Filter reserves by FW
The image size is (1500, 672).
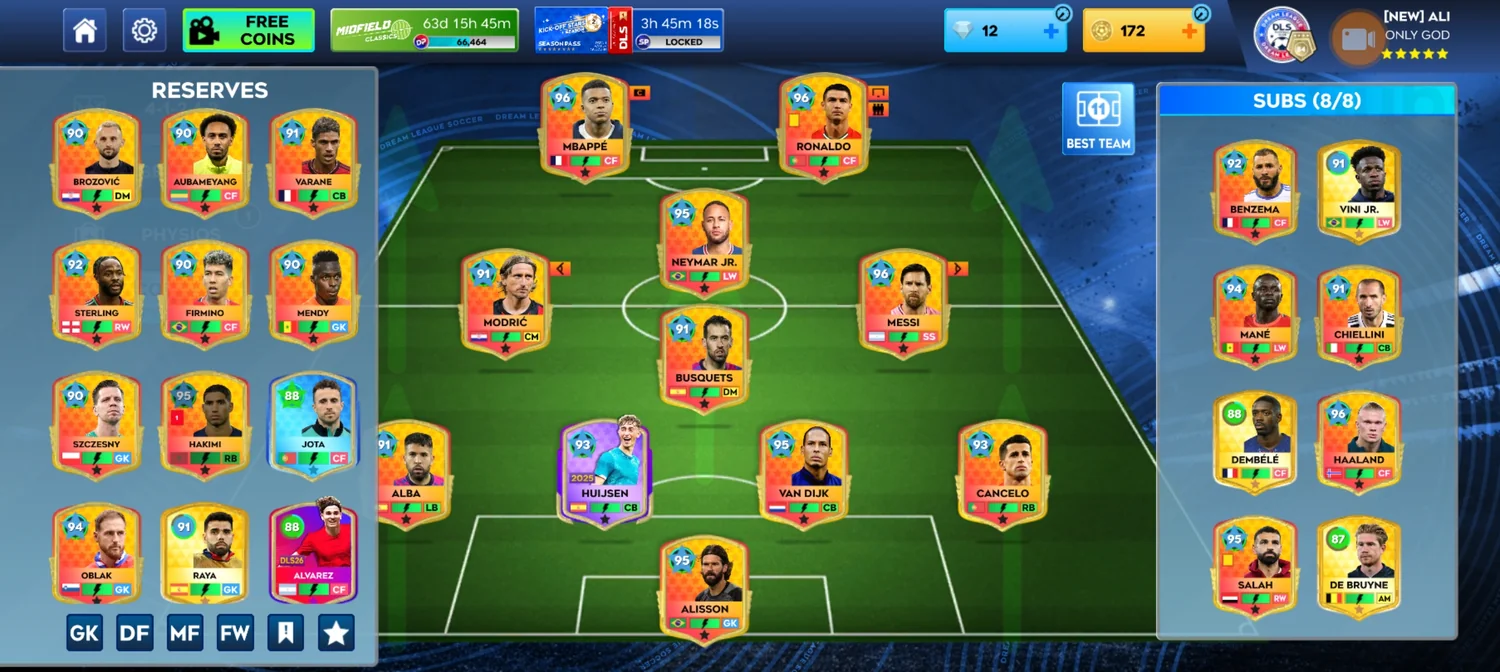pos(236,633)
